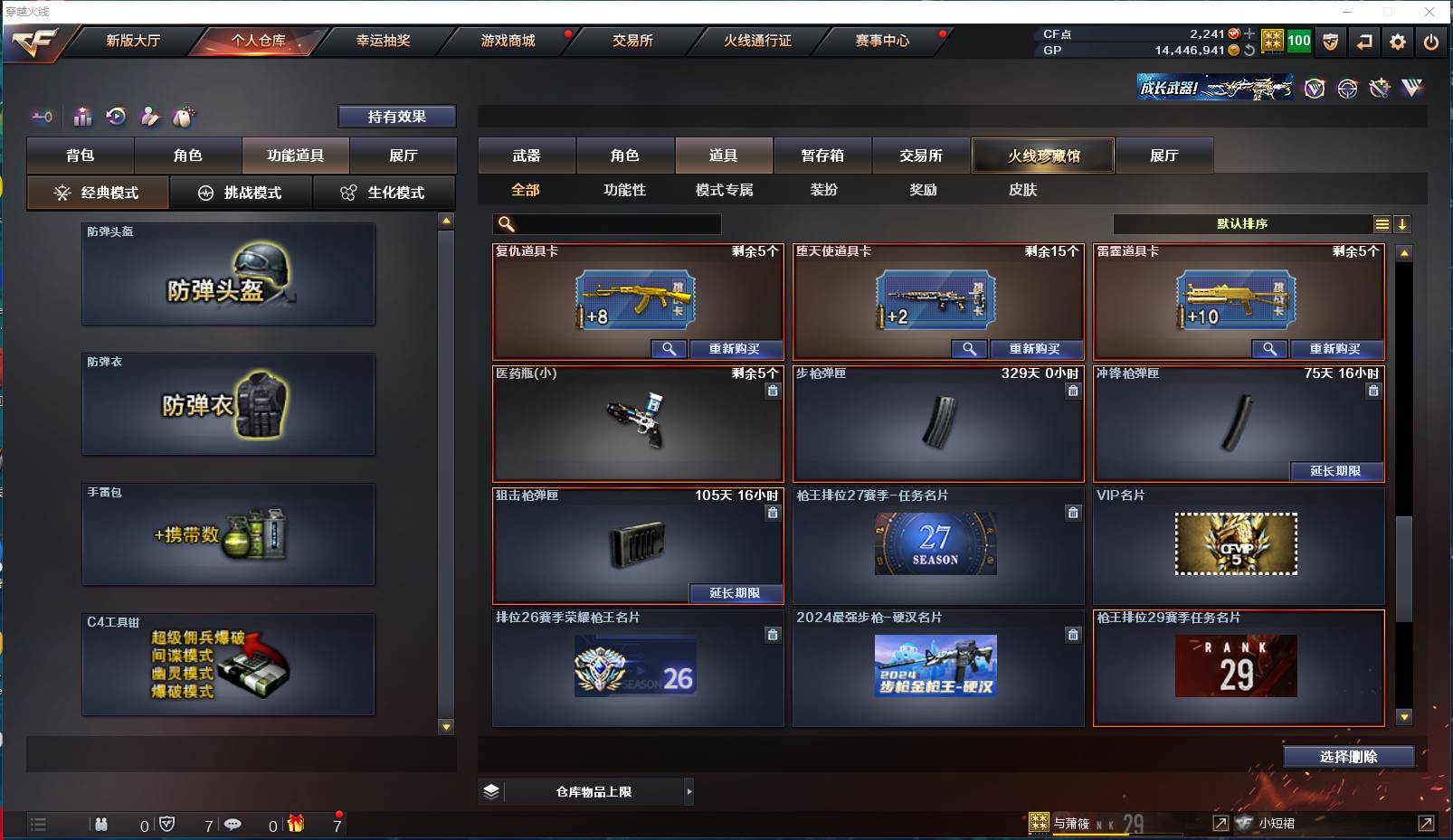Click the descending sort arrow beside 默认排序
This screenshot has width=1453, height=840.
[1402, 223]
